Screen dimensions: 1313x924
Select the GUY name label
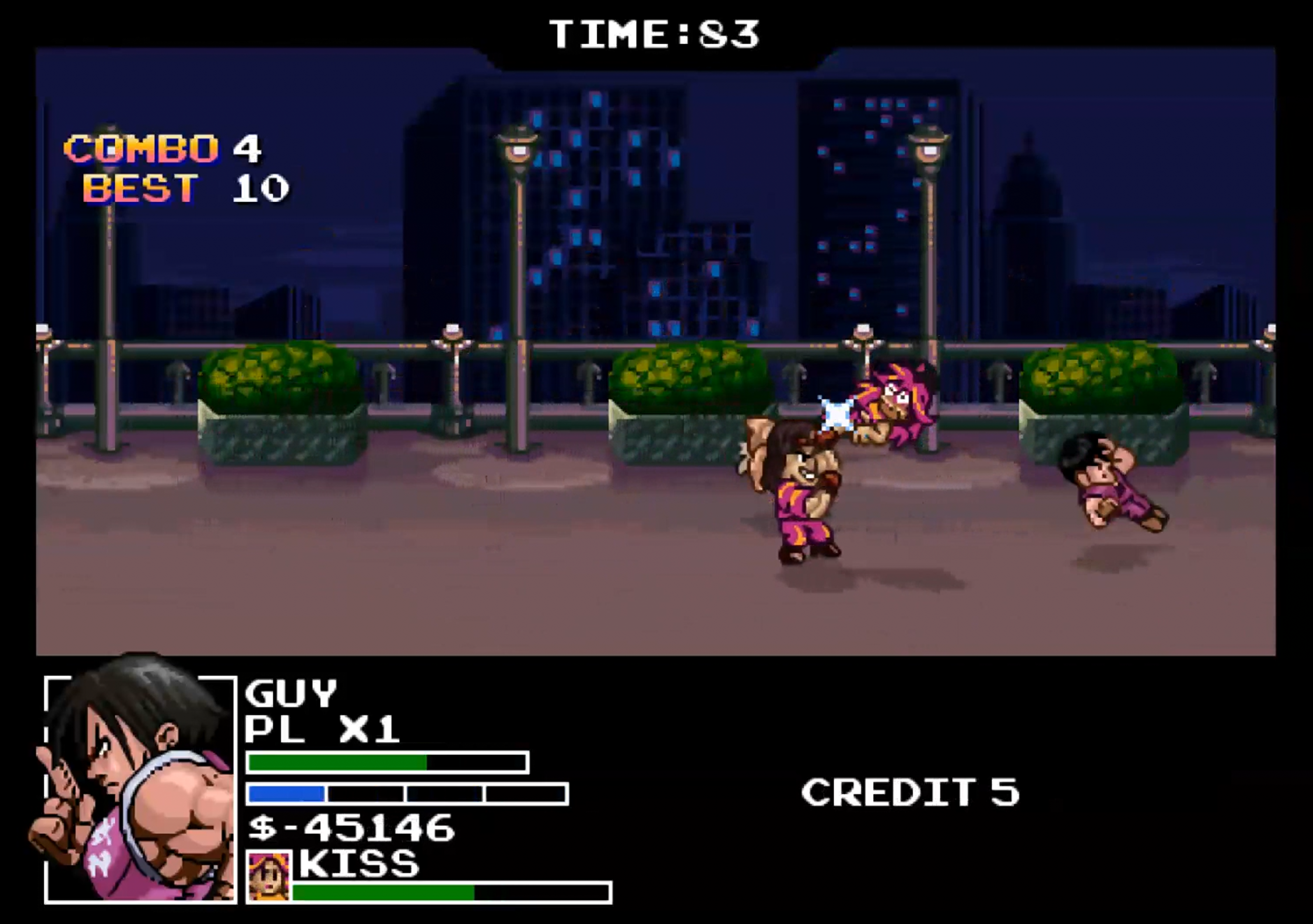click(292, 692)
